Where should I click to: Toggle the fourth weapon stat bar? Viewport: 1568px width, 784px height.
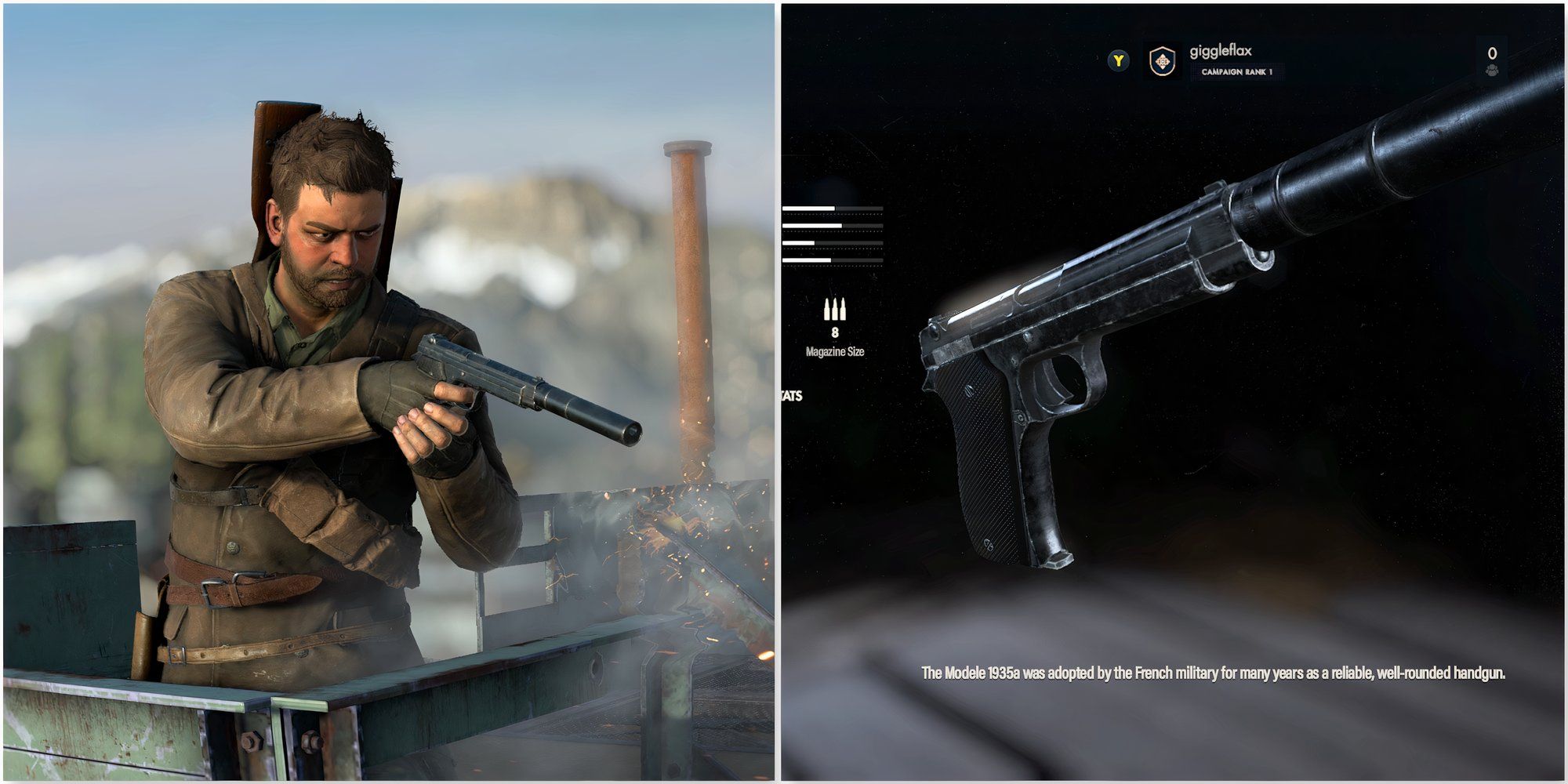click(x=831, y=259)
